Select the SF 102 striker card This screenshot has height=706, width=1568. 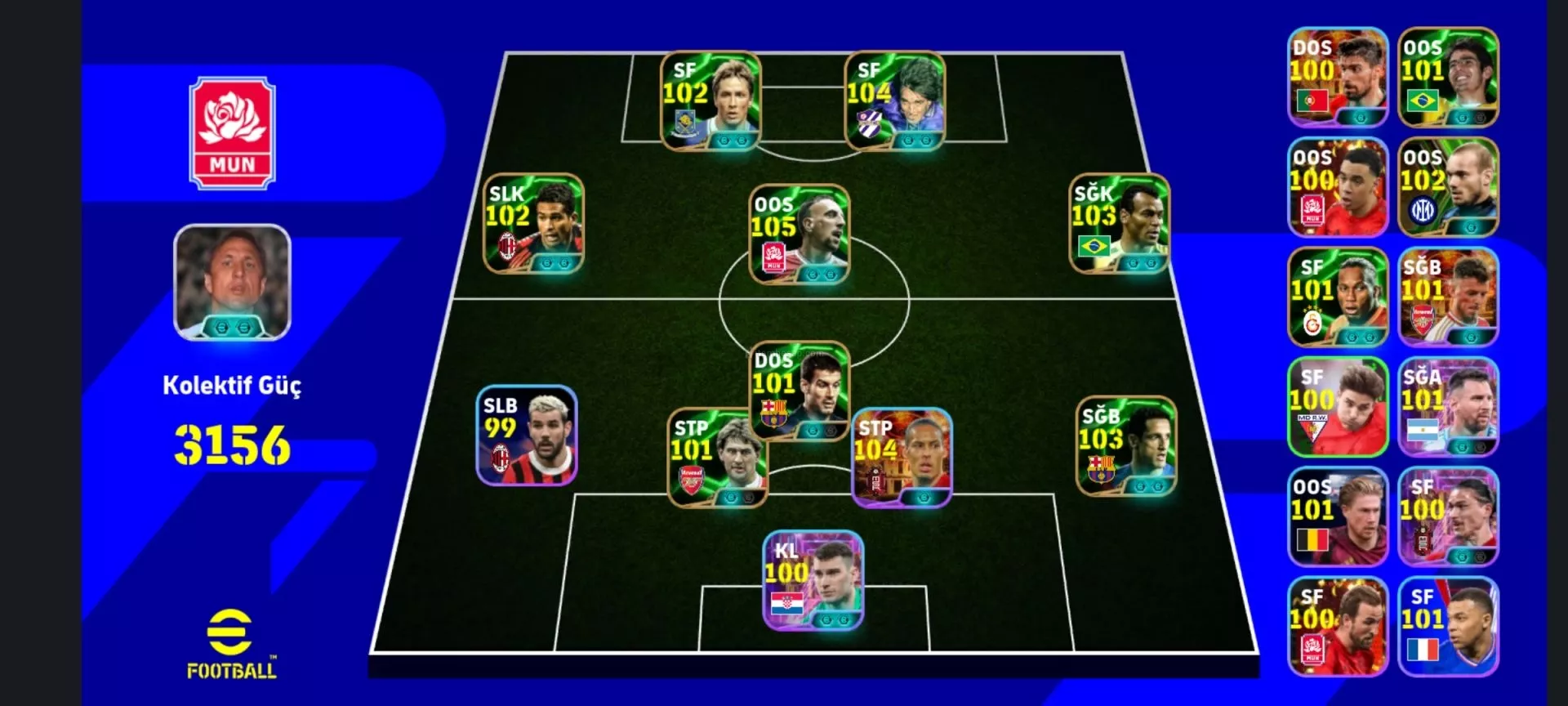(x=710, y=101)
